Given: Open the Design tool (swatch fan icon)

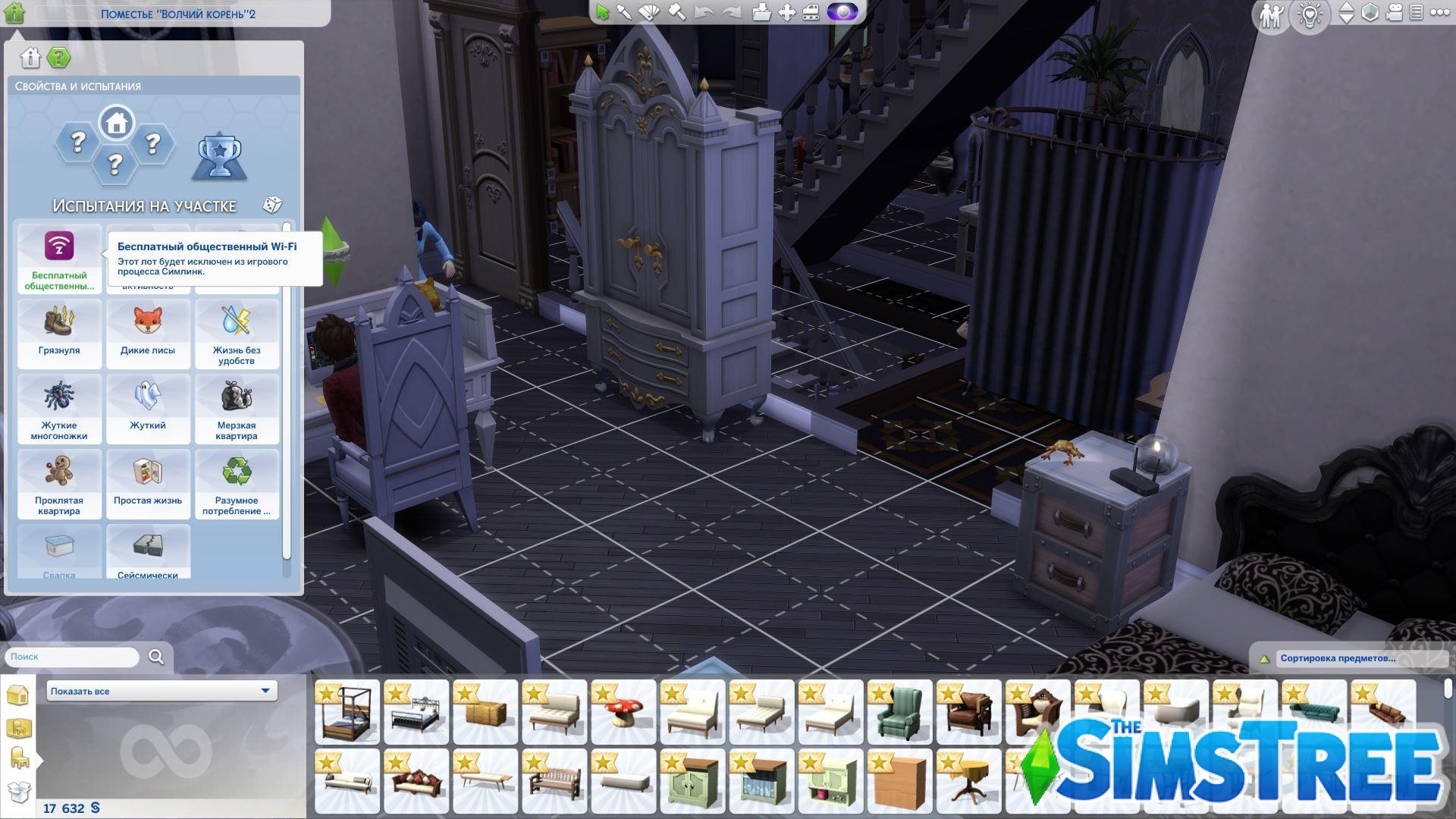Looking at the screenshot, I should (648, 13).
